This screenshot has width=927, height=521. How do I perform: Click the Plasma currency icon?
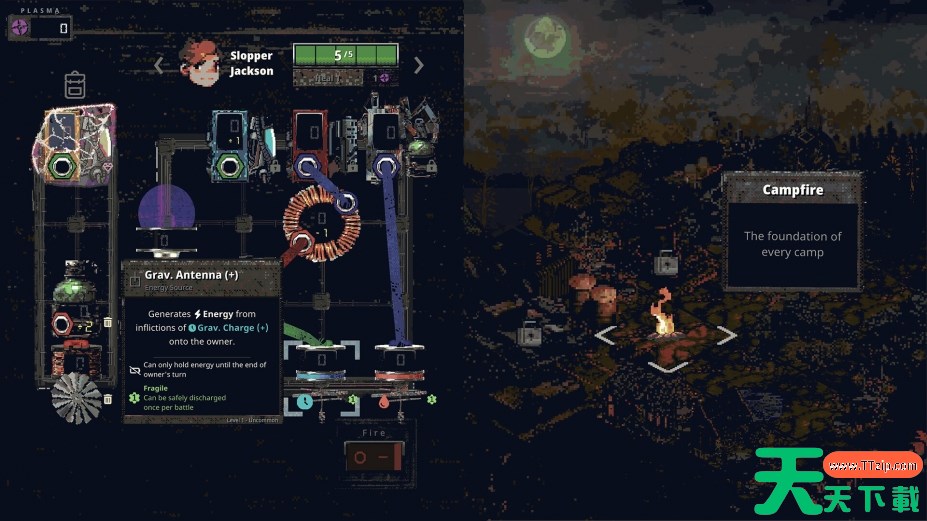[x=20, y=28]
